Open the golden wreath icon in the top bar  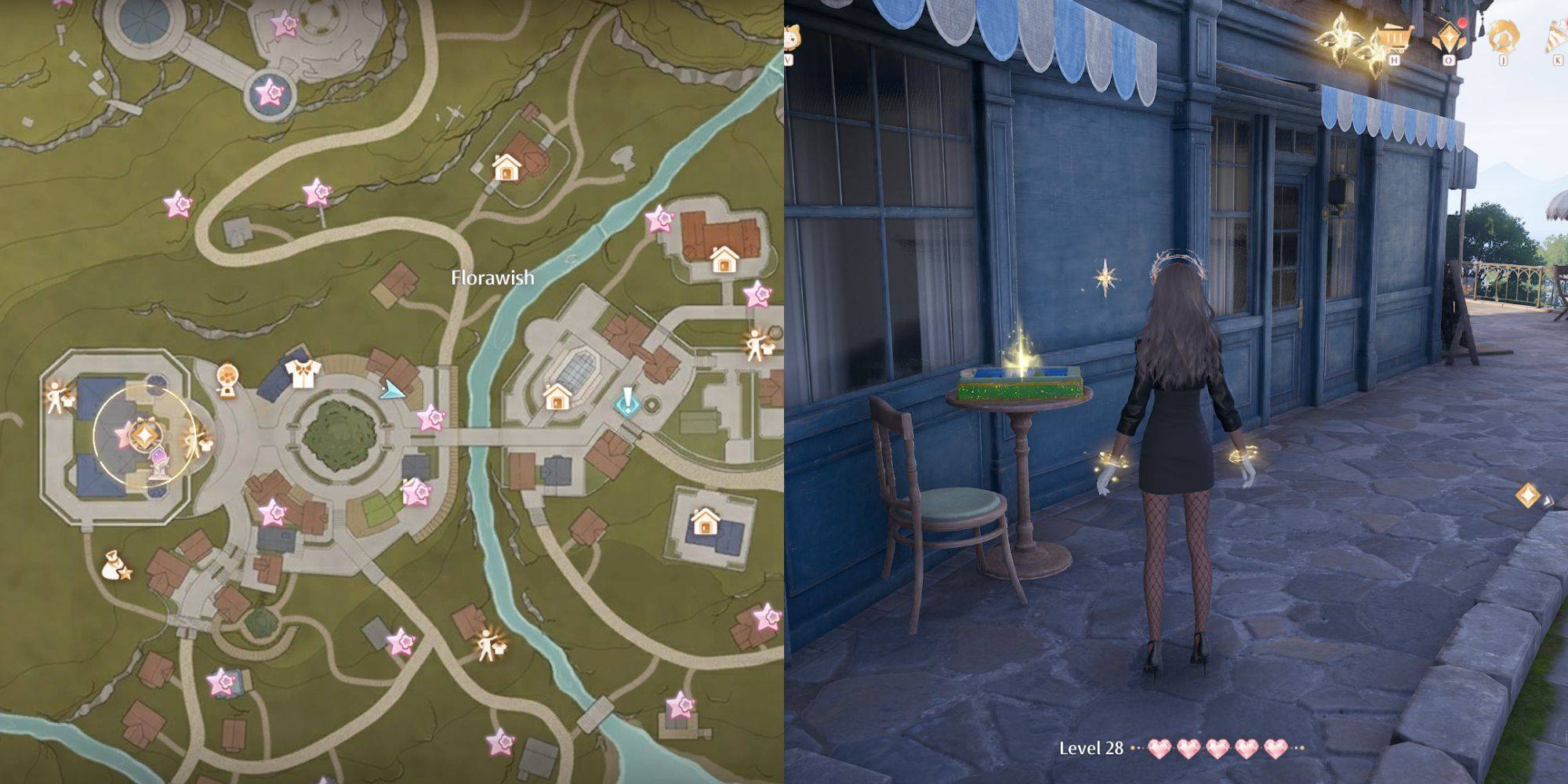pyautogui.click(x=1503, y=35)
